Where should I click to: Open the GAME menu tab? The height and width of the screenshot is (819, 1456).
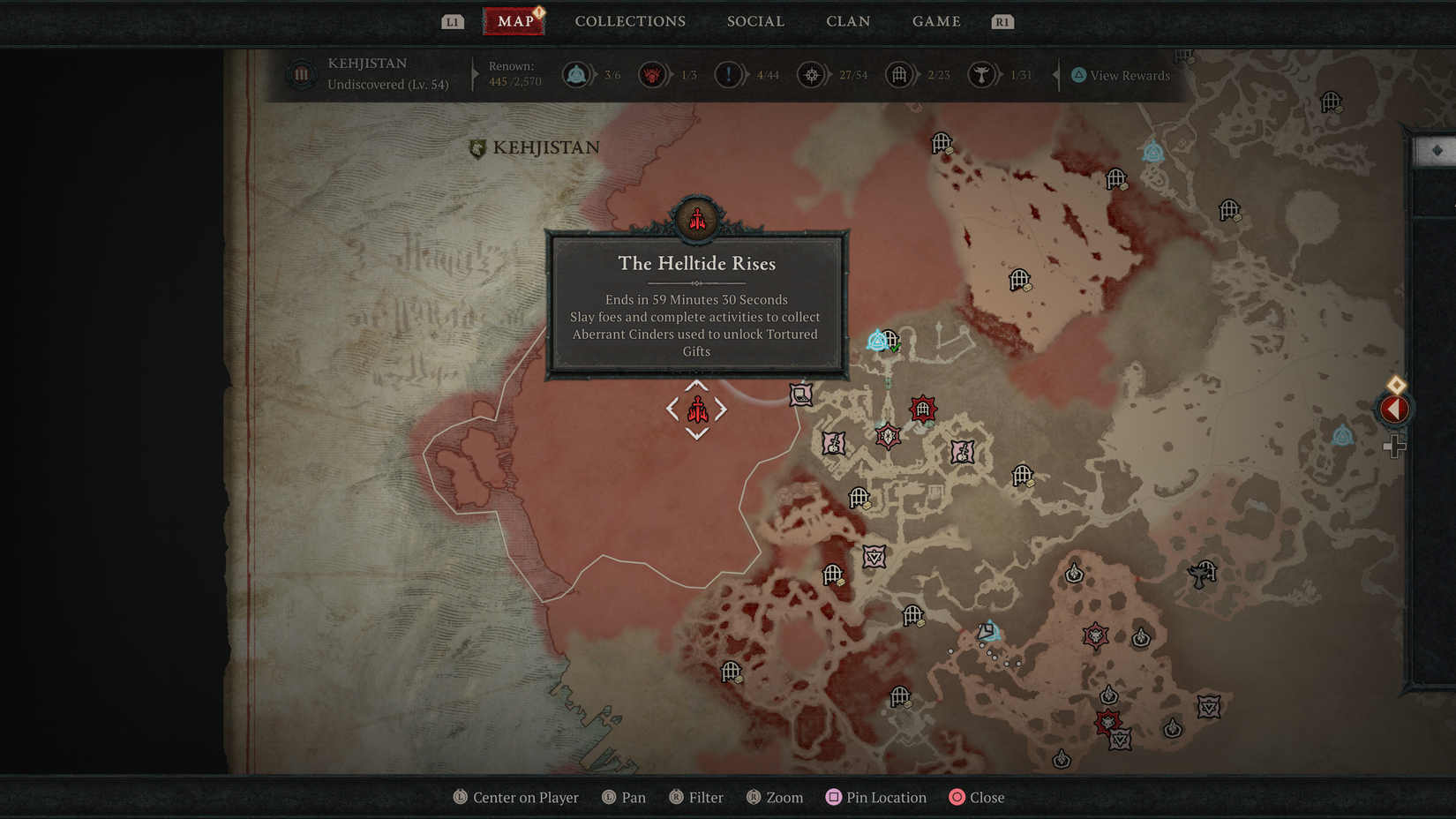pos(936,21)
